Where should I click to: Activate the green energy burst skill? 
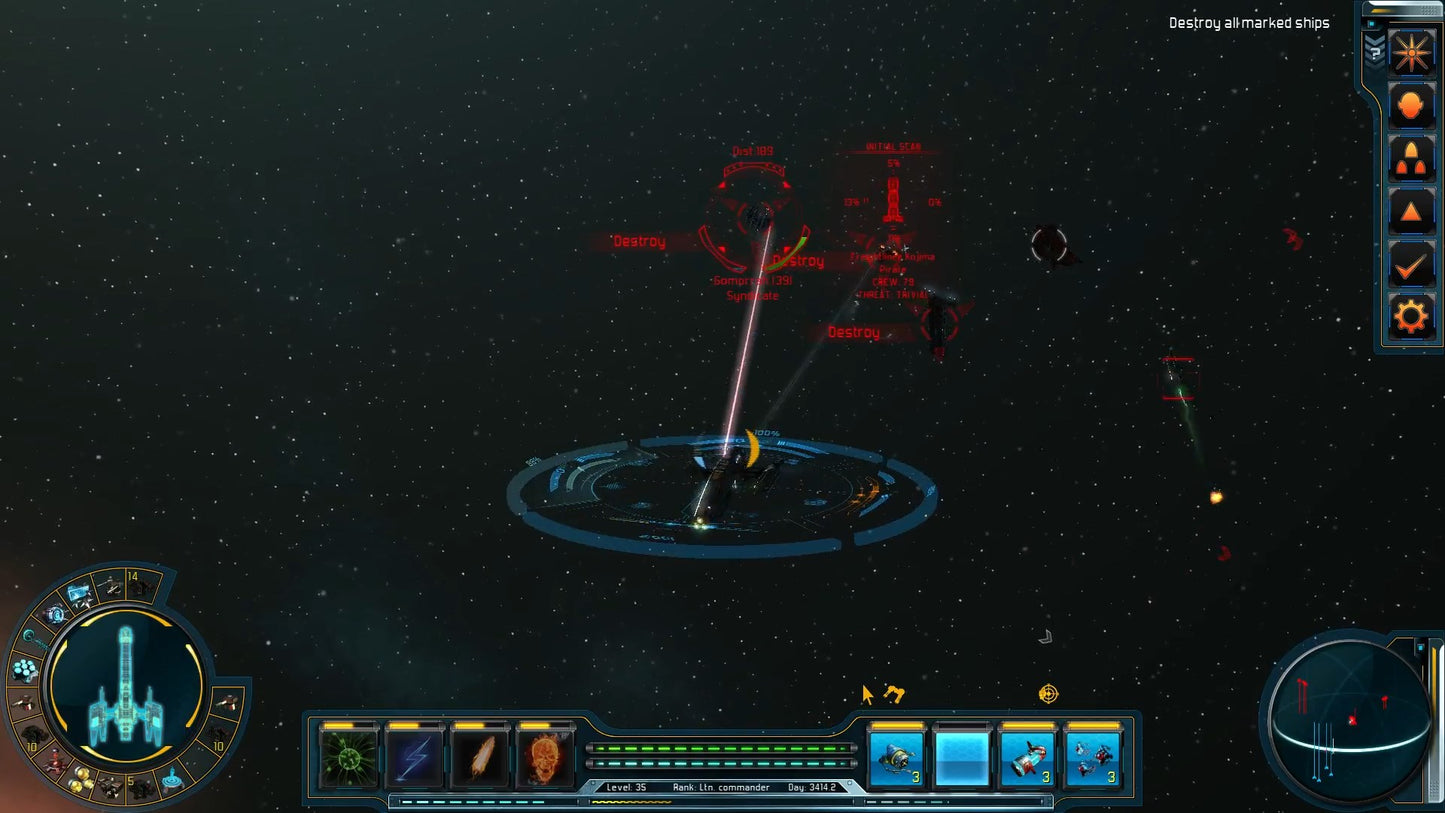349,758
